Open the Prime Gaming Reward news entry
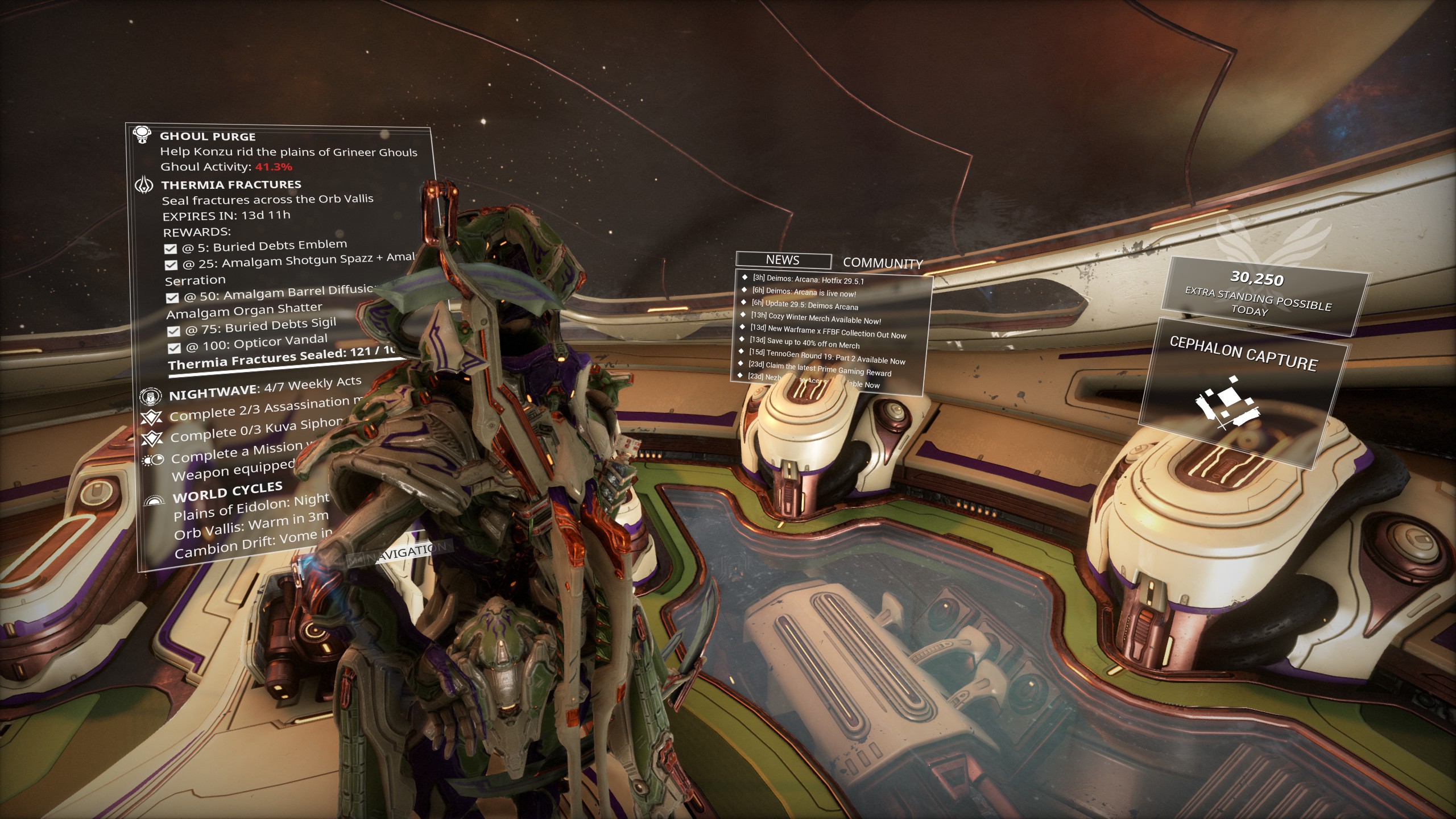The width and height of the screenshot is (1456, 819). coord(820,369)
